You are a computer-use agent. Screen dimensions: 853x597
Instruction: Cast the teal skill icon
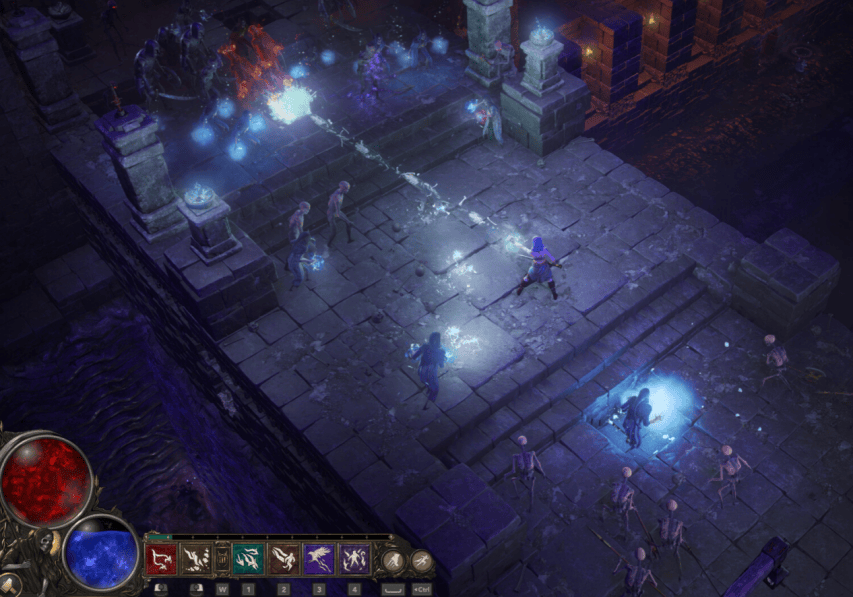[249, 559]
